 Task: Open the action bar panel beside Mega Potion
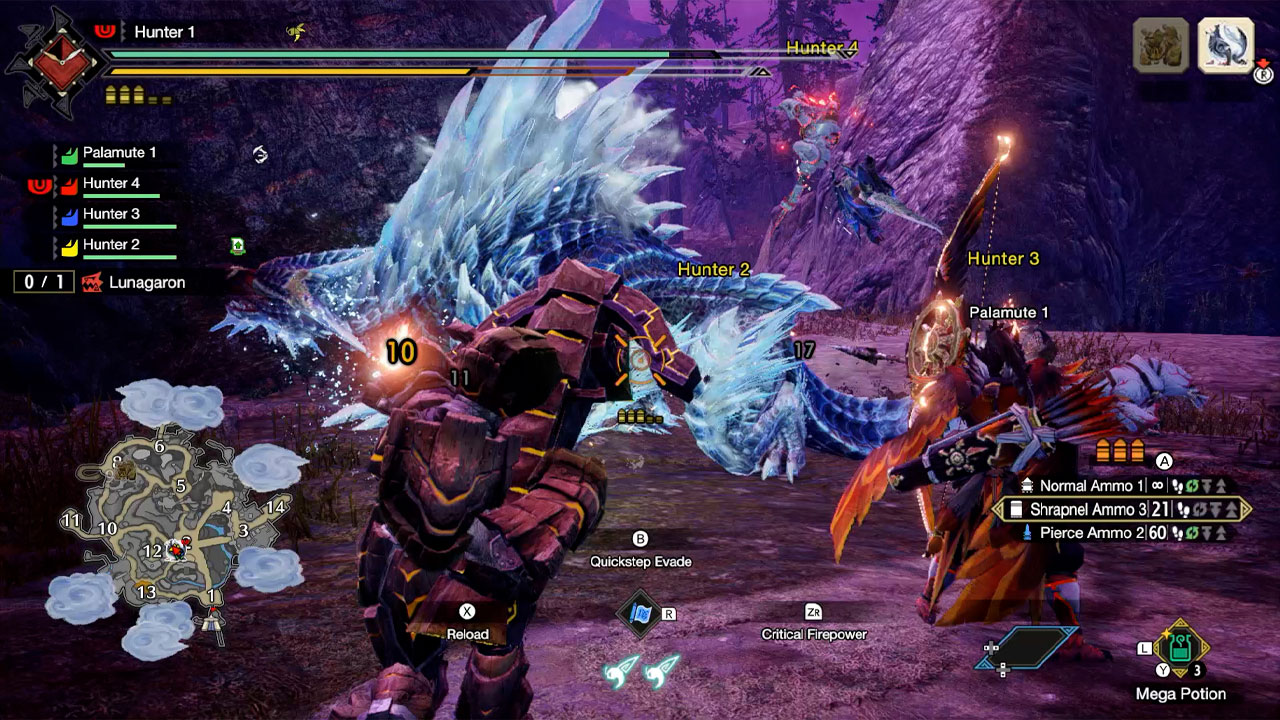point(1028,649)
